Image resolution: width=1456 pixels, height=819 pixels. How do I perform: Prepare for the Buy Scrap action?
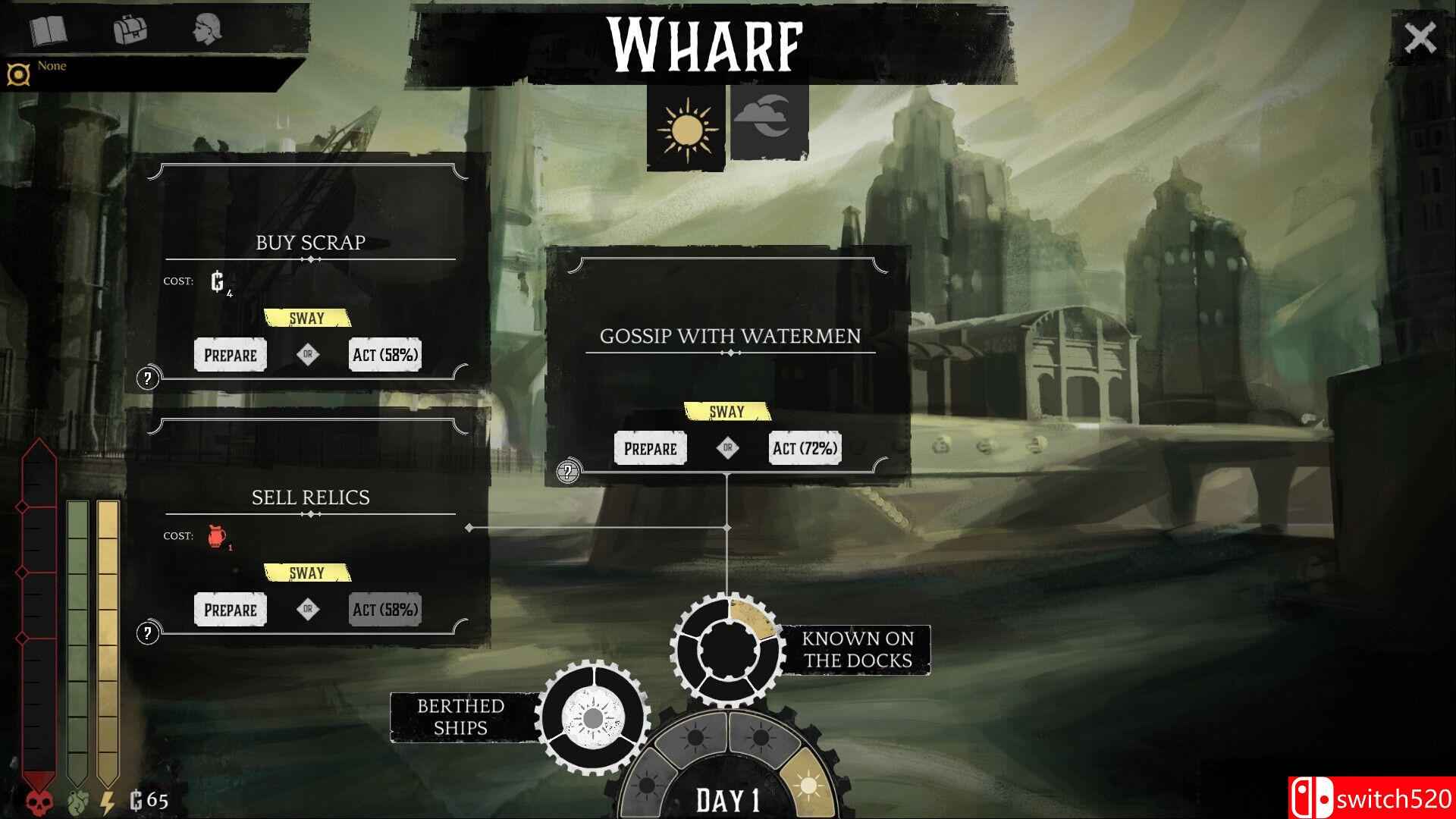[x=231, y=355]
